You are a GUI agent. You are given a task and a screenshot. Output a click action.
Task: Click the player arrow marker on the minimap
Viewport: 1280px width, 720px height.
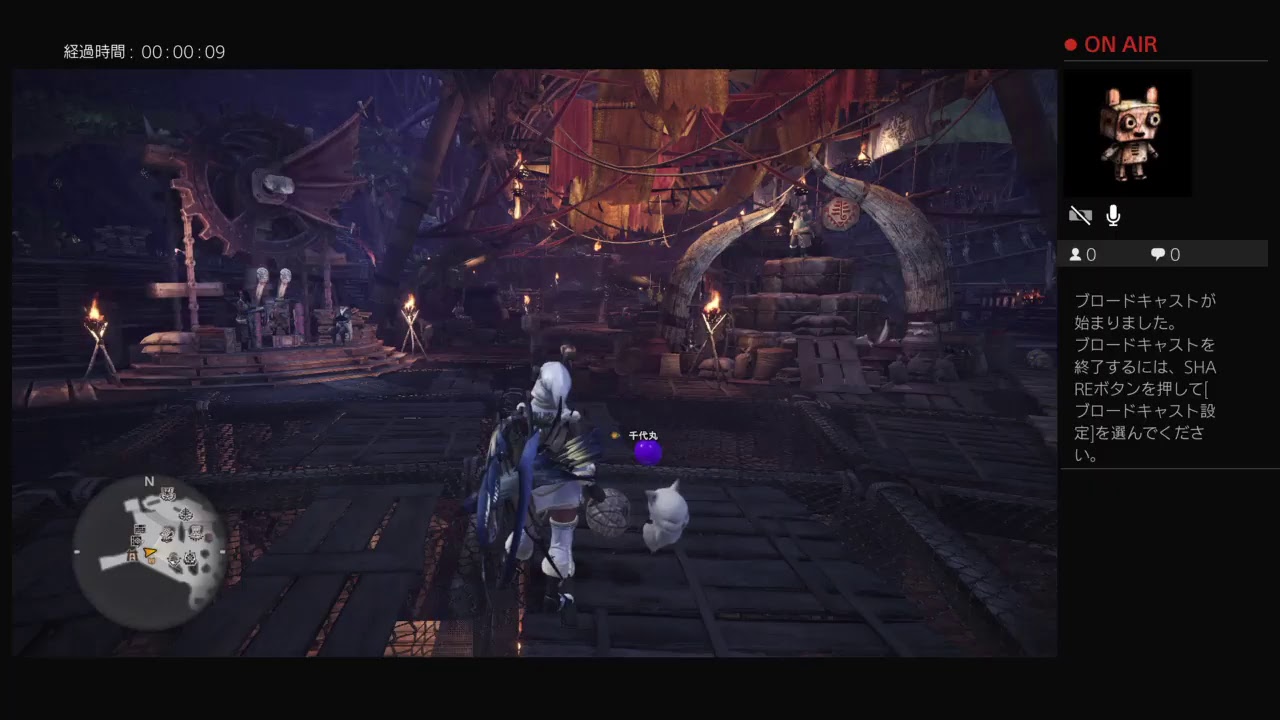[x=149, y=552]
